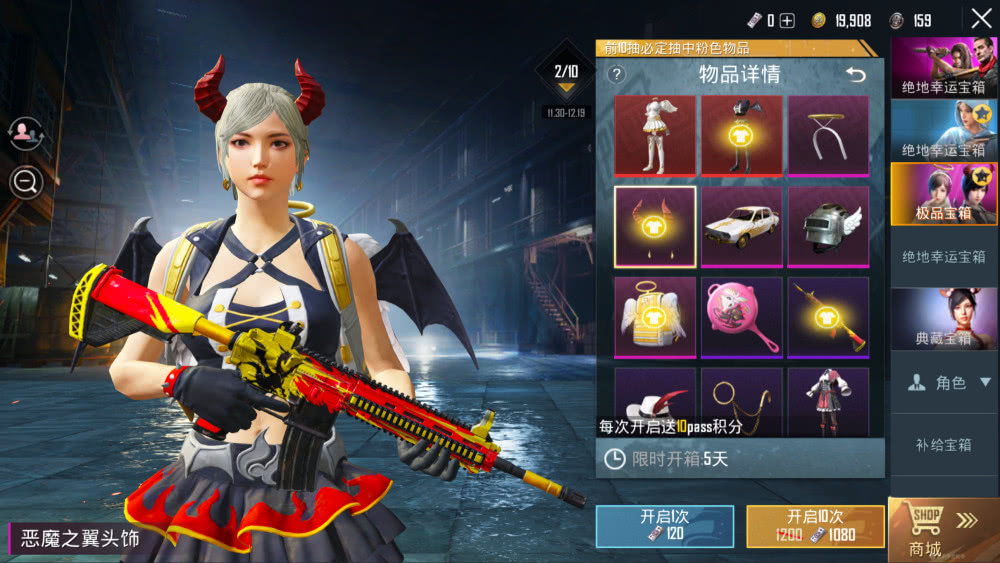Close the crate screen with the X
Screen dimensions: 1000x563
(981, 19)
